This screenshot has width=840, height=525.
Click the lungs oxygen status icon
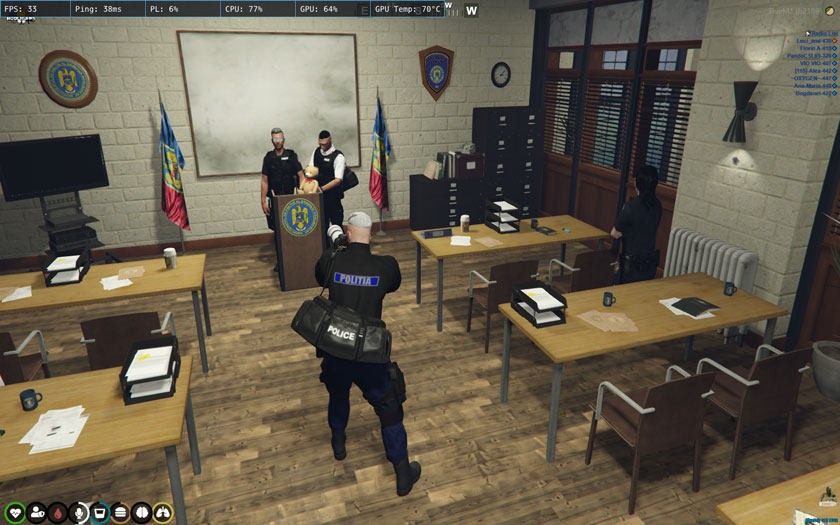[x=162, y=513]
